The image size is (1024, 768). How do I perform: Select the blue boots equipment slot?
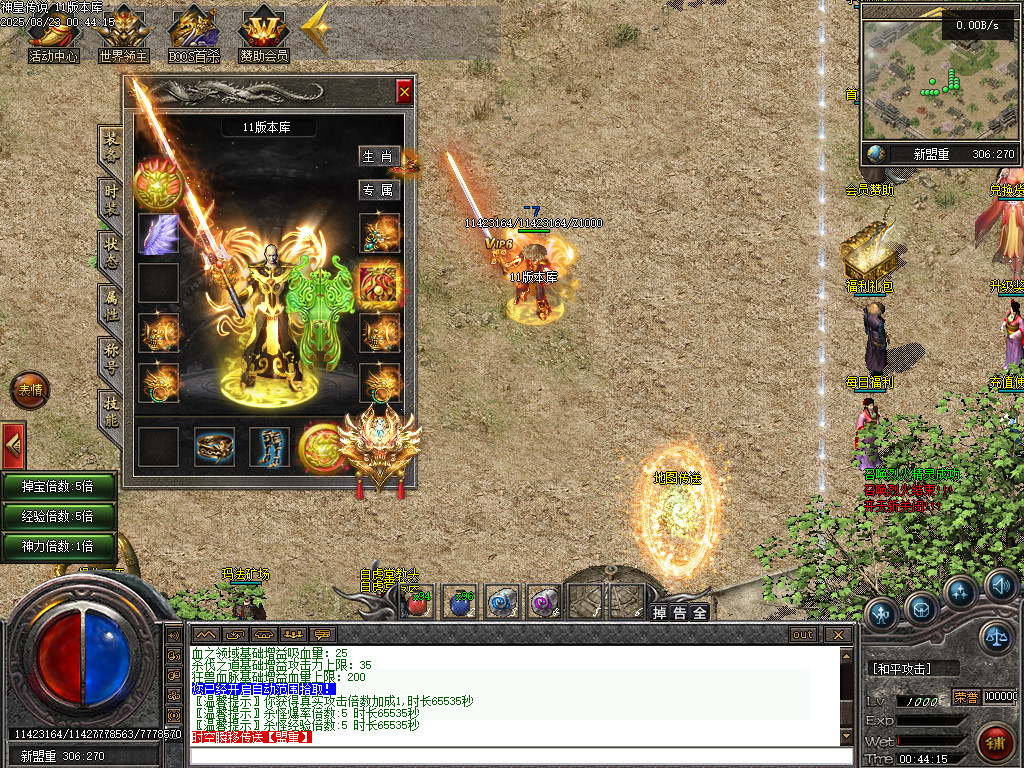point(269,447)
